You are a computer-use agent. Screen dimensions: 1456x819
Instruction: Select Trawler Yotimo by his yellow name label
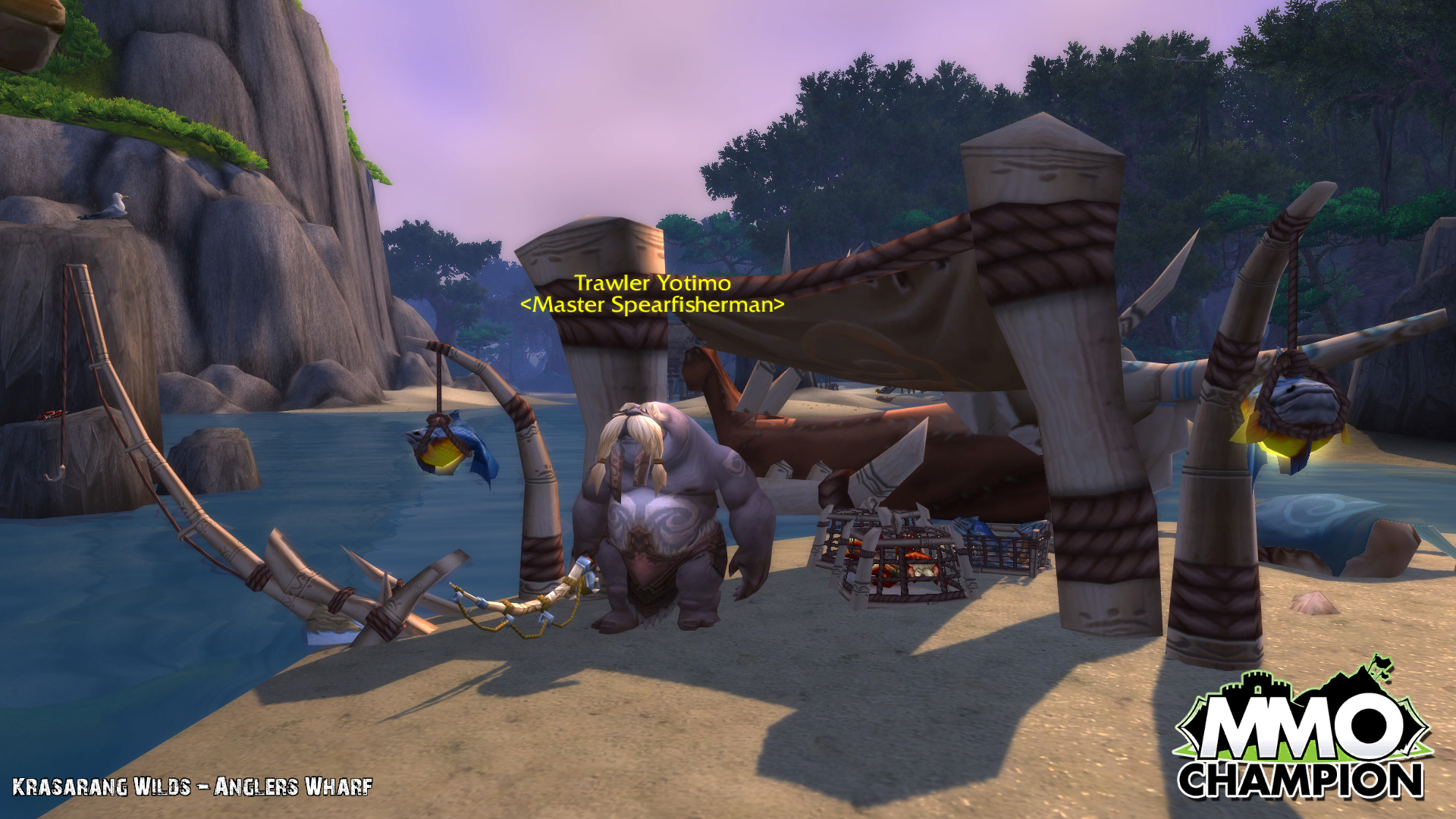[652, 284]
